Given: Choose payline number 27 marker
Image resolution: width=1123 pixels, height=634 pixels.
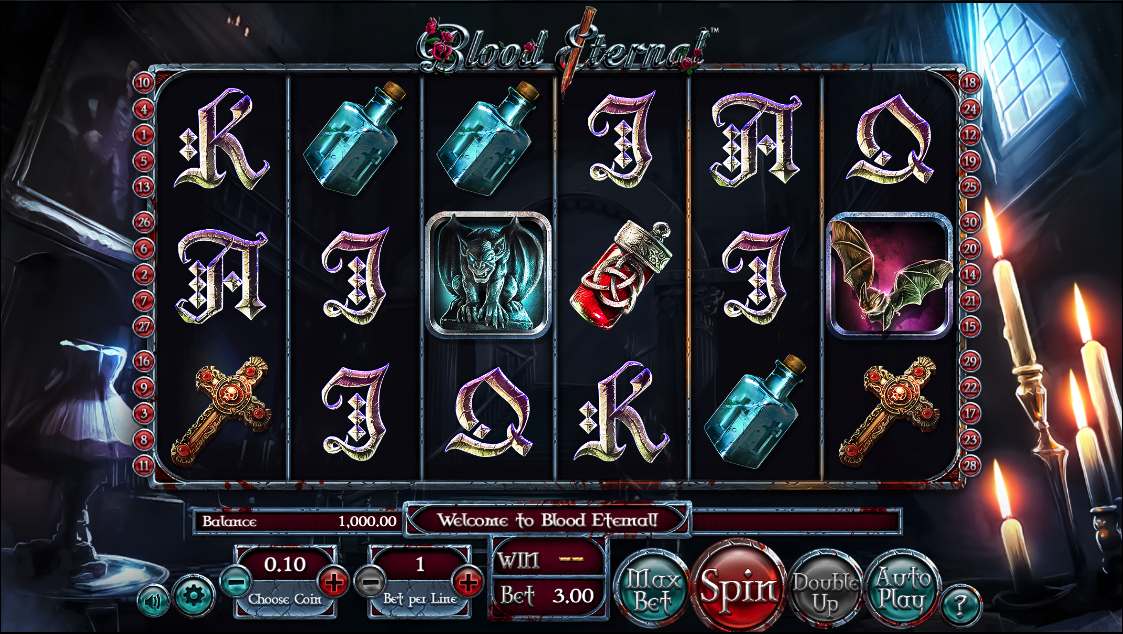Looking at the screenshot, I should pos(144,325).
